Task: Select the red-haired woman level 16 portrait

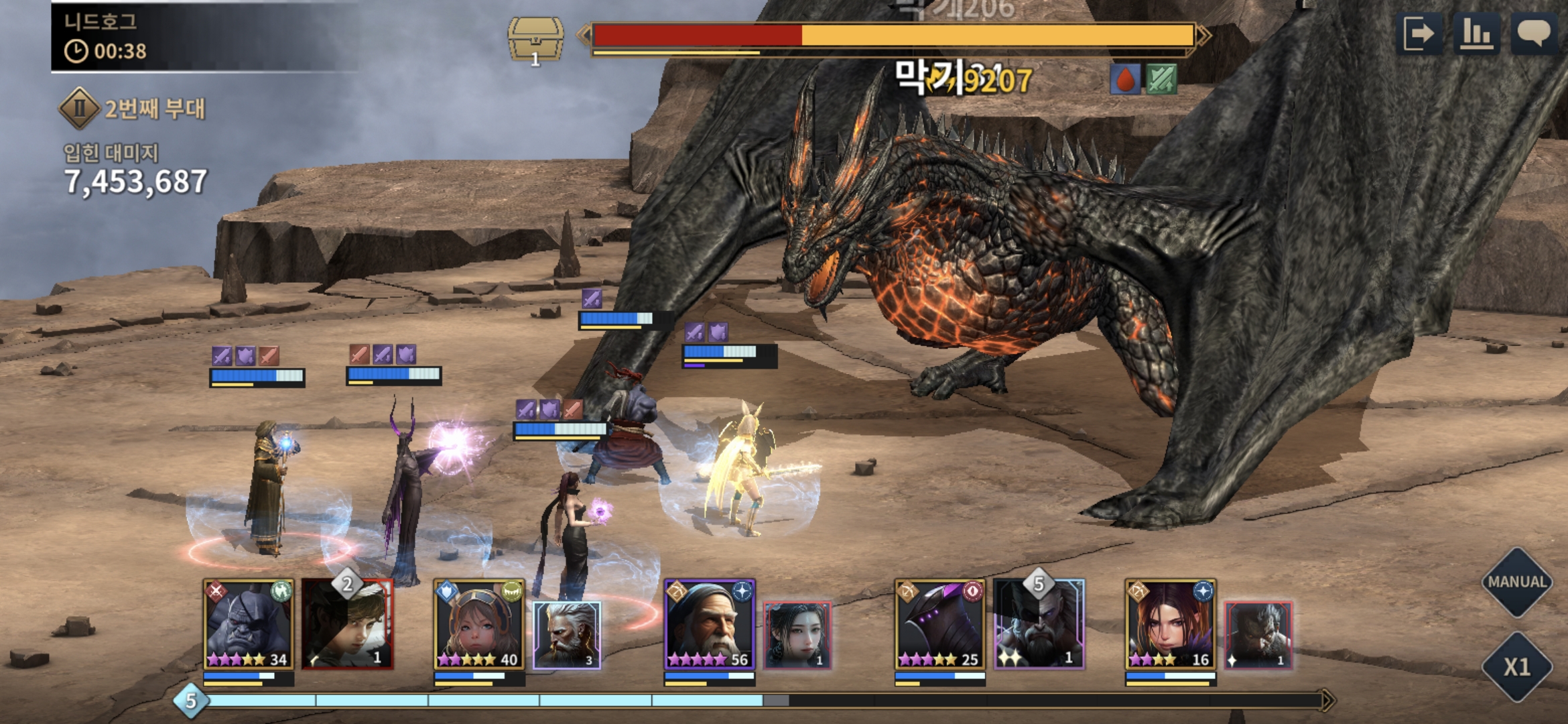Action: tap(1170, 625)
